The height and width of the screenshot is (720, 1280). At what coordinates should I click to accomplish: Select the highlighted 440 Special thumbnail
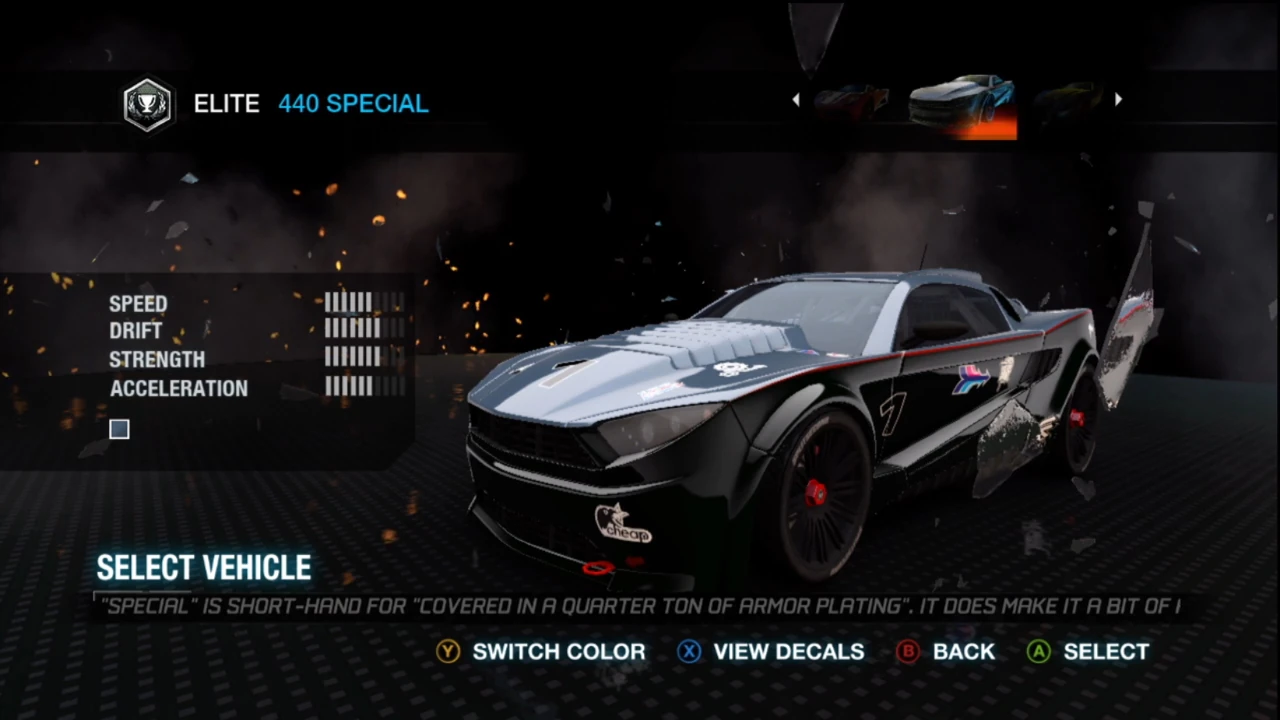tap(960, 103)
